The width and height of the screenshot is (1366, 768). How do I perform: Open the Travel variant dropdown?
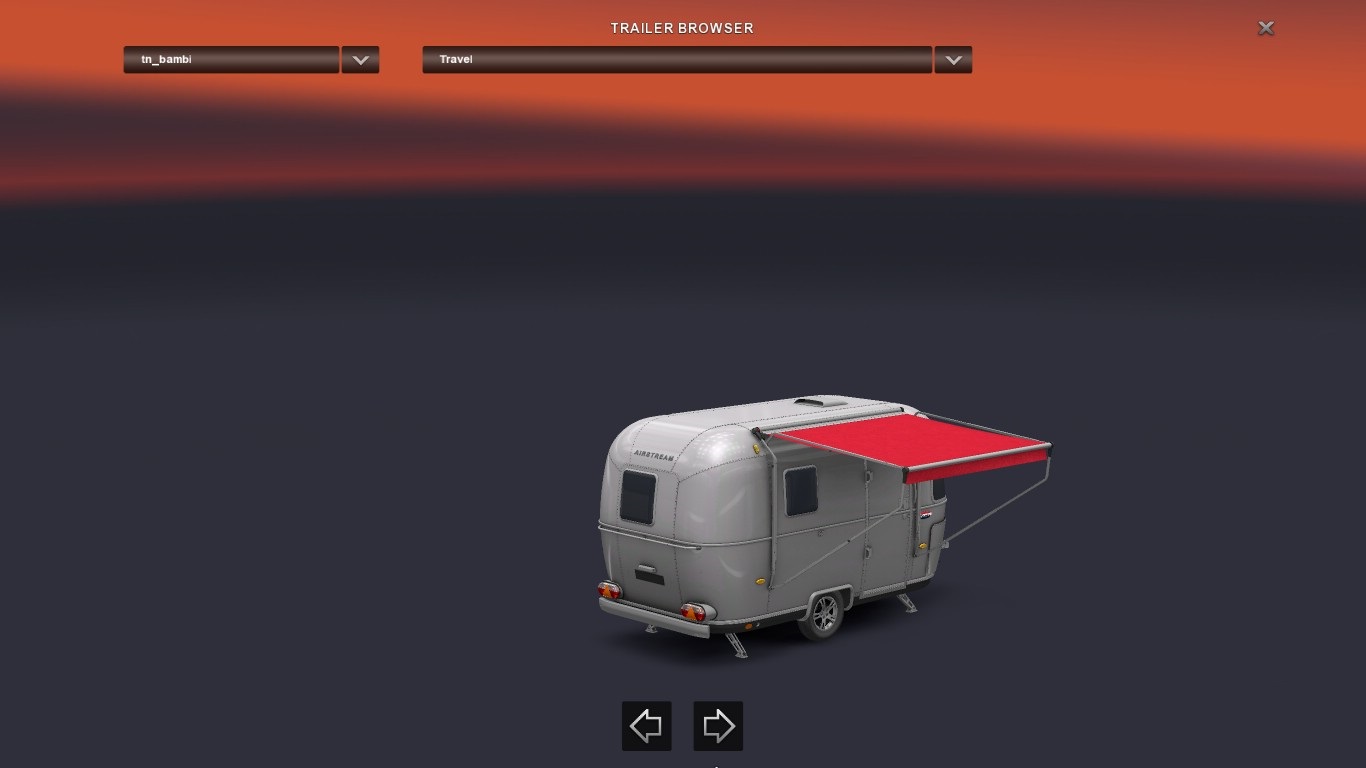coord(677,60)
